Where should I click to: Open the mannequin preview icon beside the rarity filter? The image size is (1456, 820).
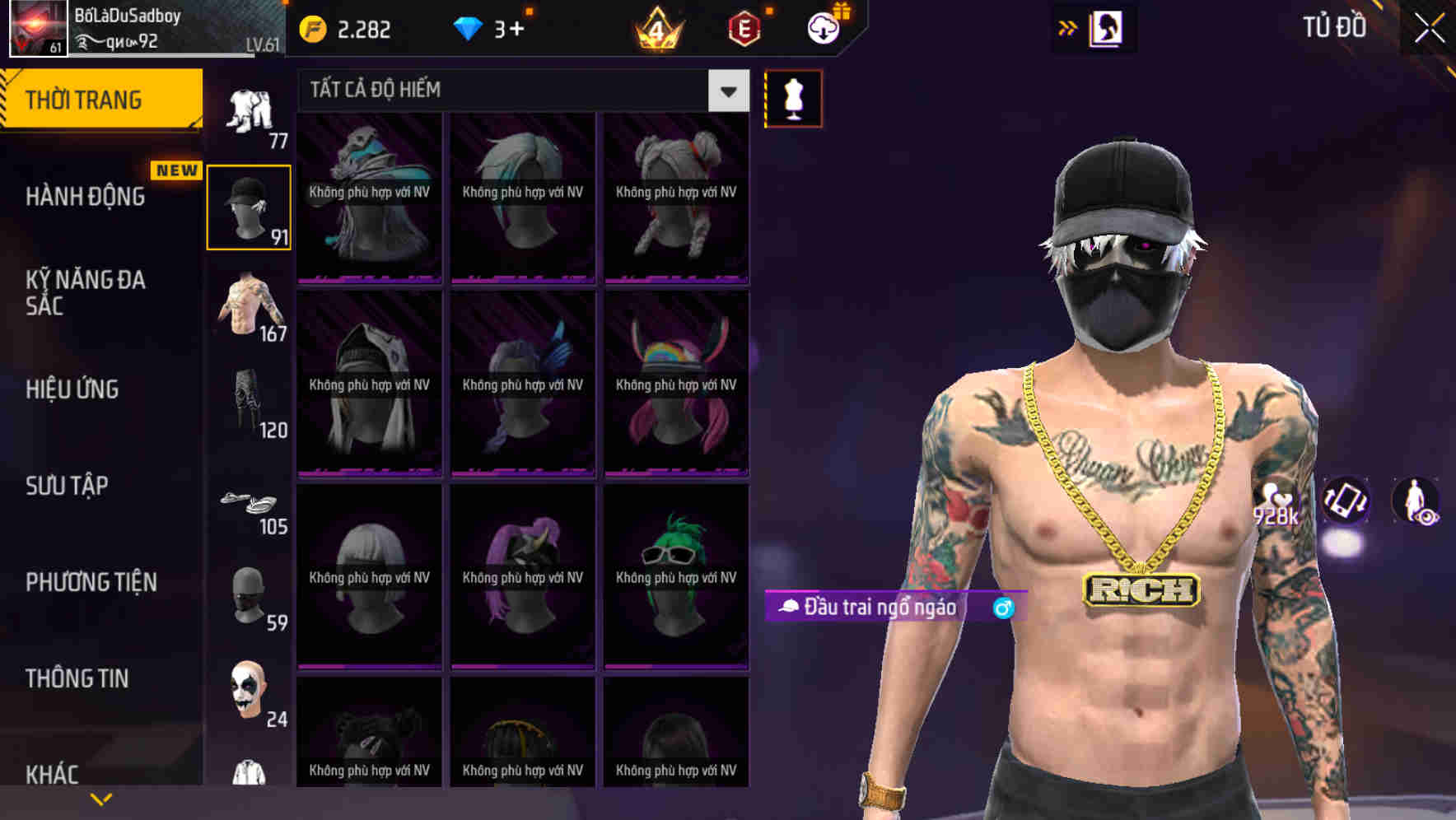[x=793, y=98]
